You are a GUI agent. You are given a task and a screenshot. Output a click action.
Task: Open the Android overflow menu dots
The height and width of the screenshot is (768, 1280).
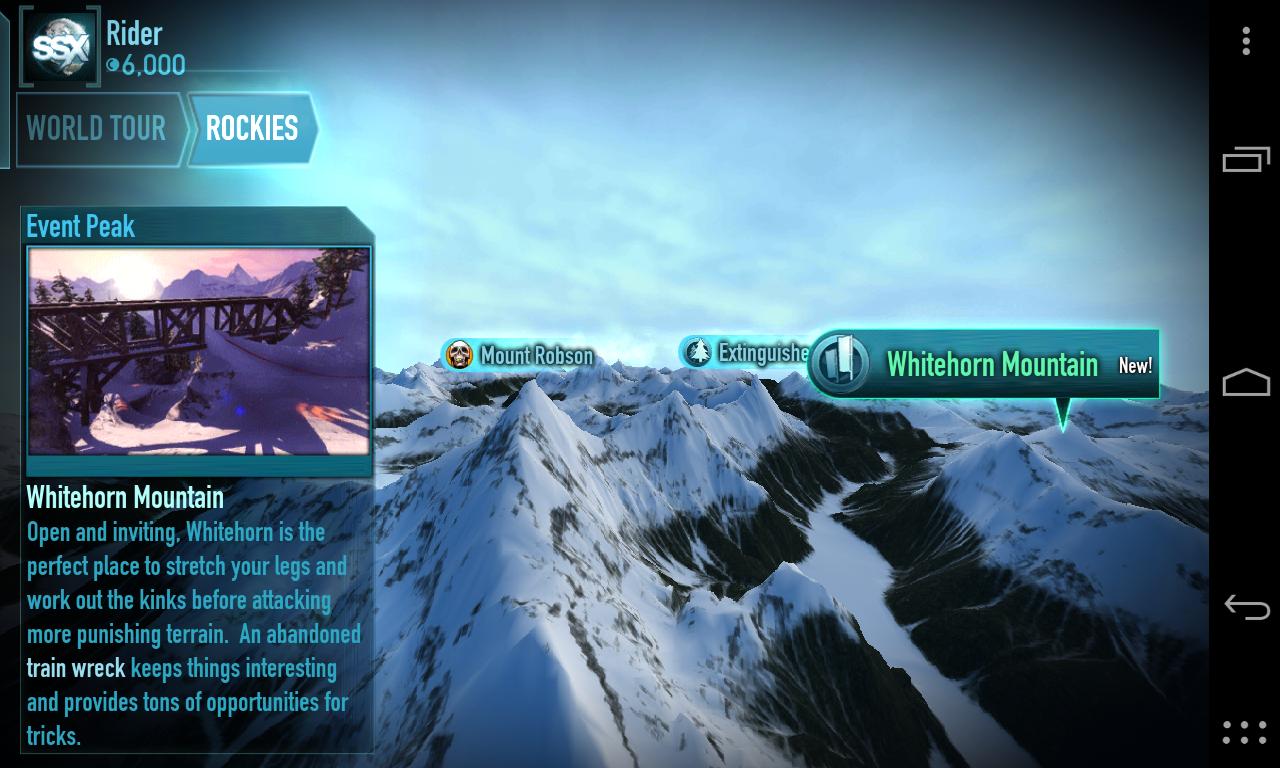point(1245,41)
